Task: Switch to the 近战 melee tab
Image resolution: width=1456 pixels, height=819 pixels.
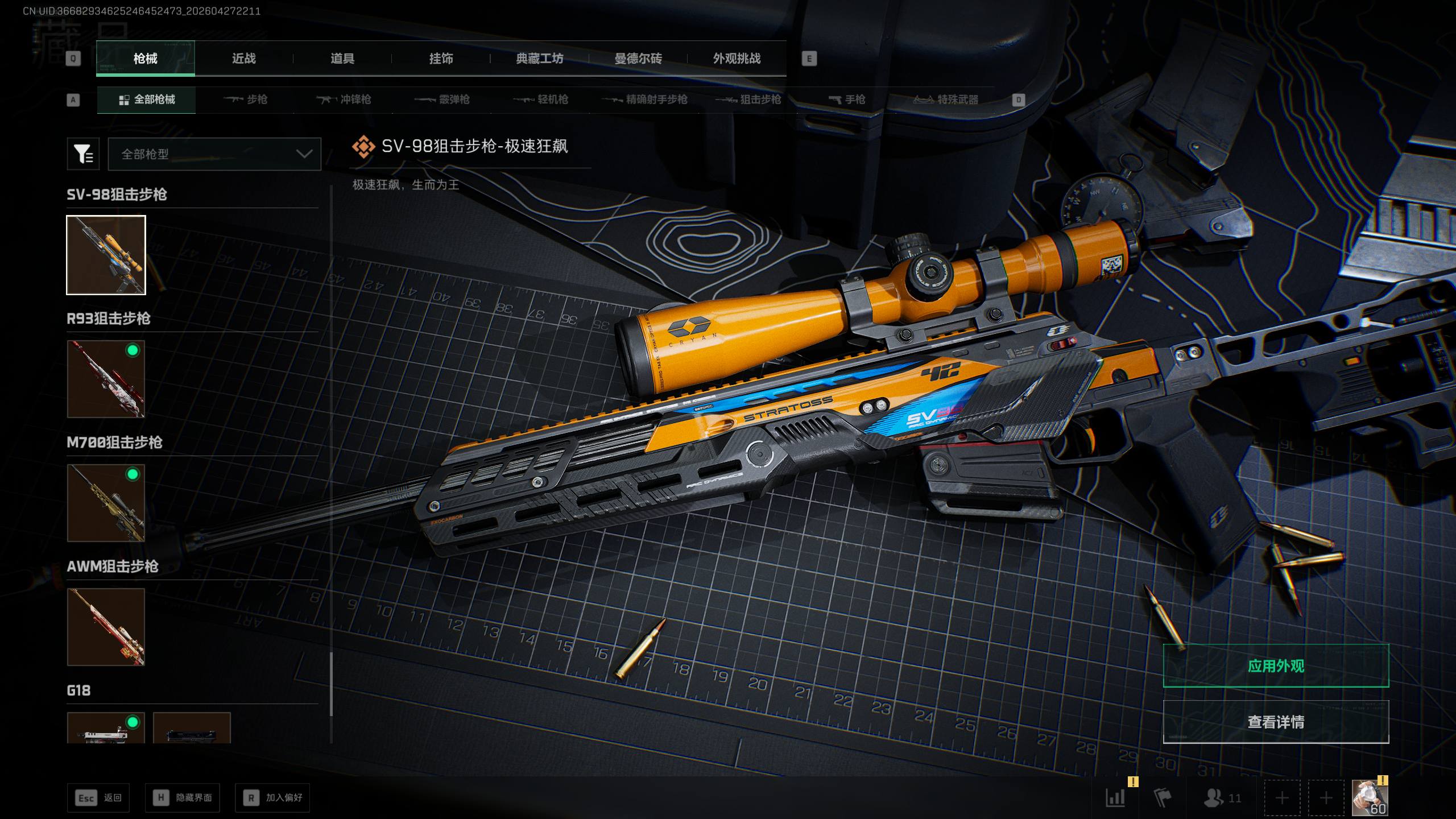Action: pyautogui.click(x=243, y=59)
